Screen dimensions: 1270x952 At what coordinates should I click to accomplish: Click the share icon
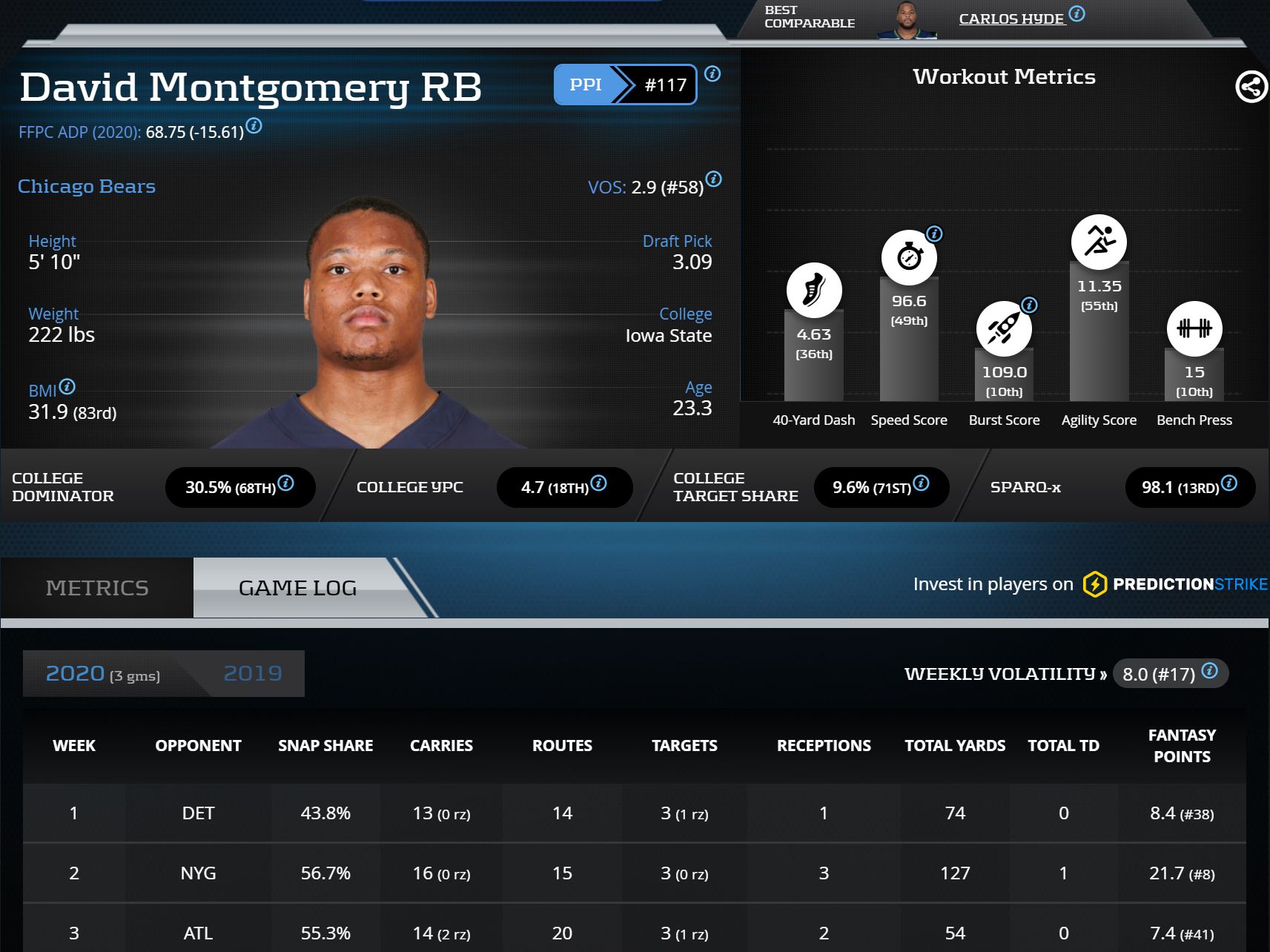pos(1251,87)
